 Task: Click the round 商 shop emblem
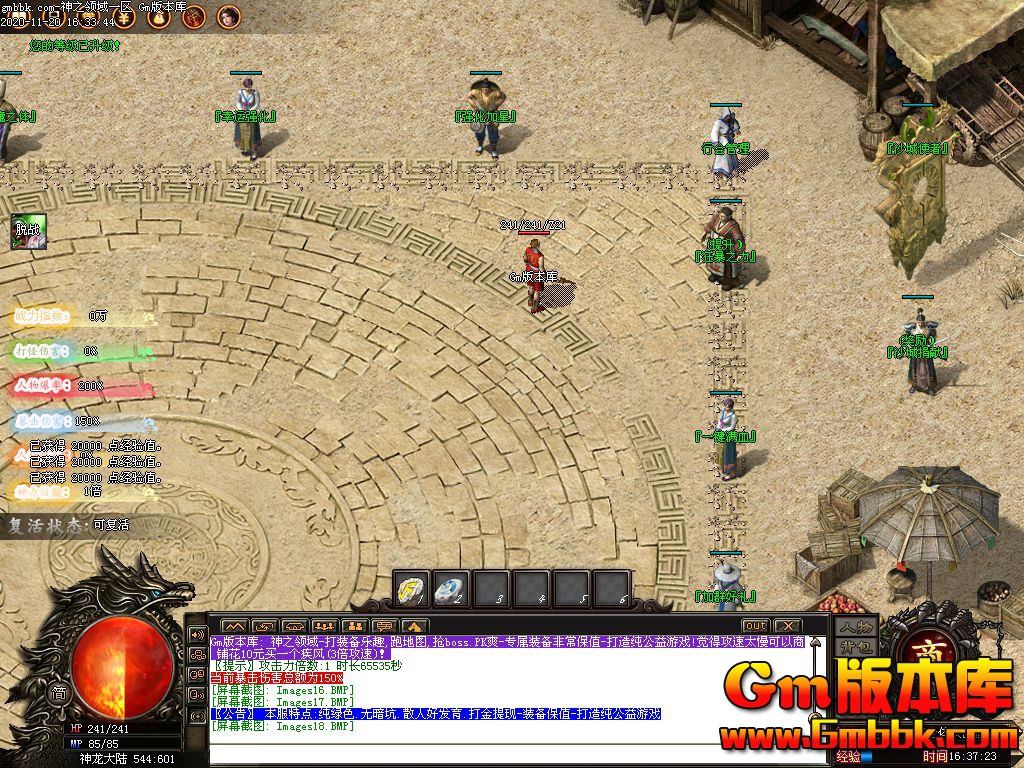pyautogui.click(x=922, y=650)
